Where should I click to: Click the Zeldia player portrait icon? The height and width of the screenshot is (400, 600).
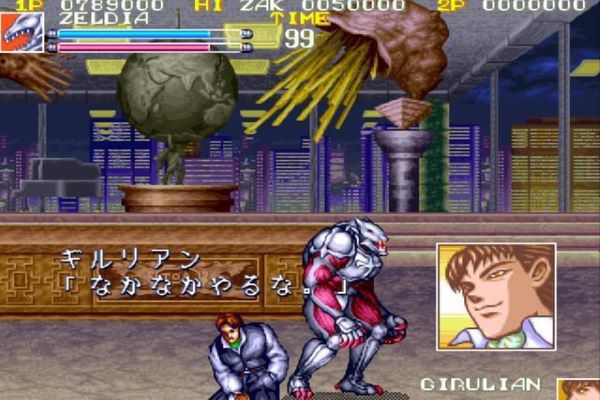pyautogui.click(x=22, y=33)
